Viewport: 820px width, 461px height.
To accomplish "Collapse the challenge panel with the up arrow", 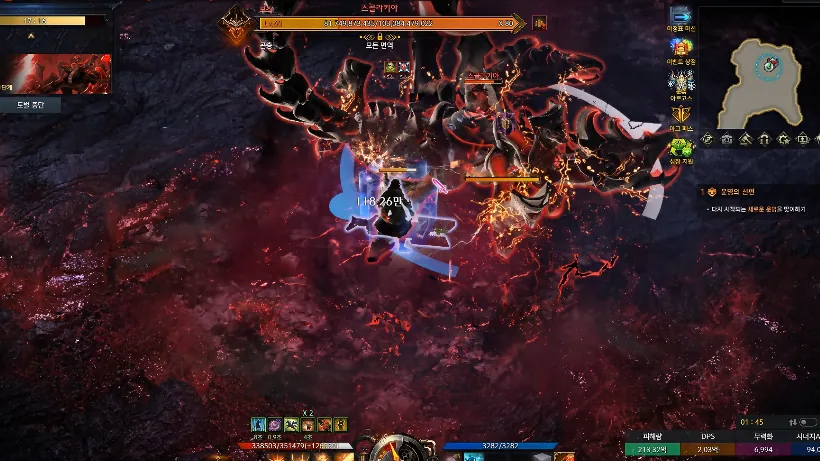I will point(30,36).
